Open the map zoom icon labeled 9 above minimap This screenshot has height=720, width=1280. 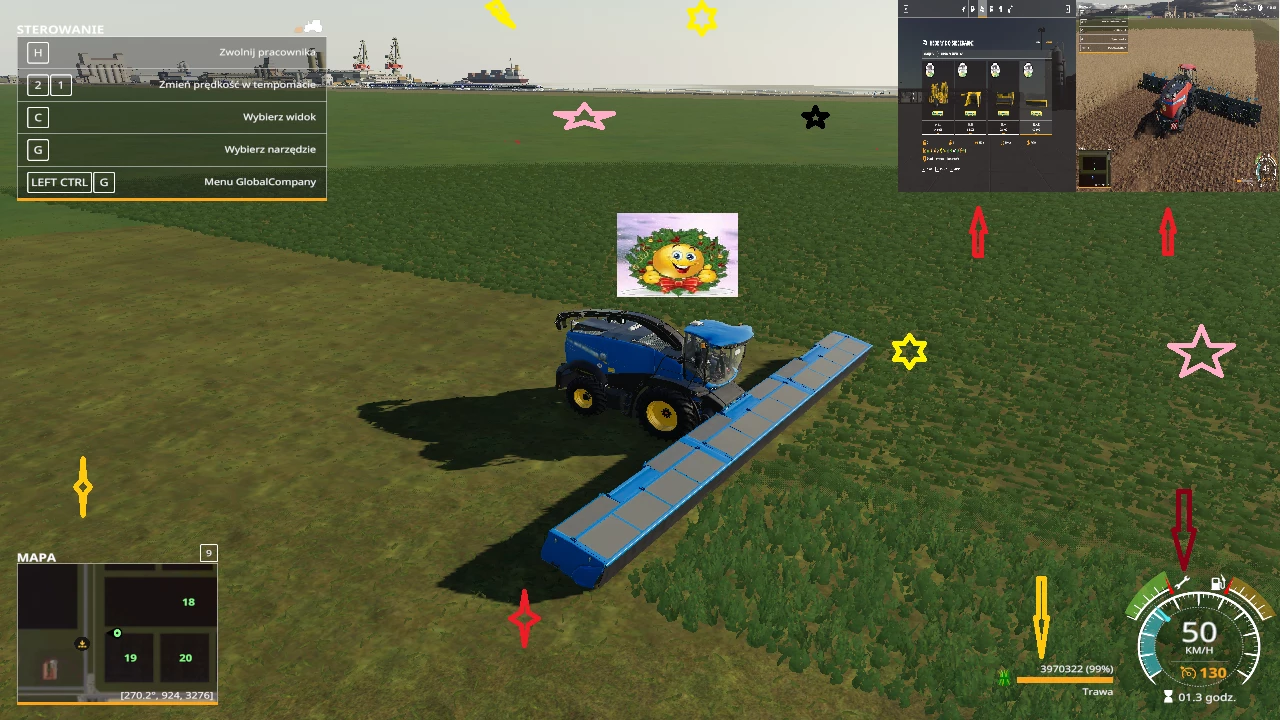click(208, 552)
